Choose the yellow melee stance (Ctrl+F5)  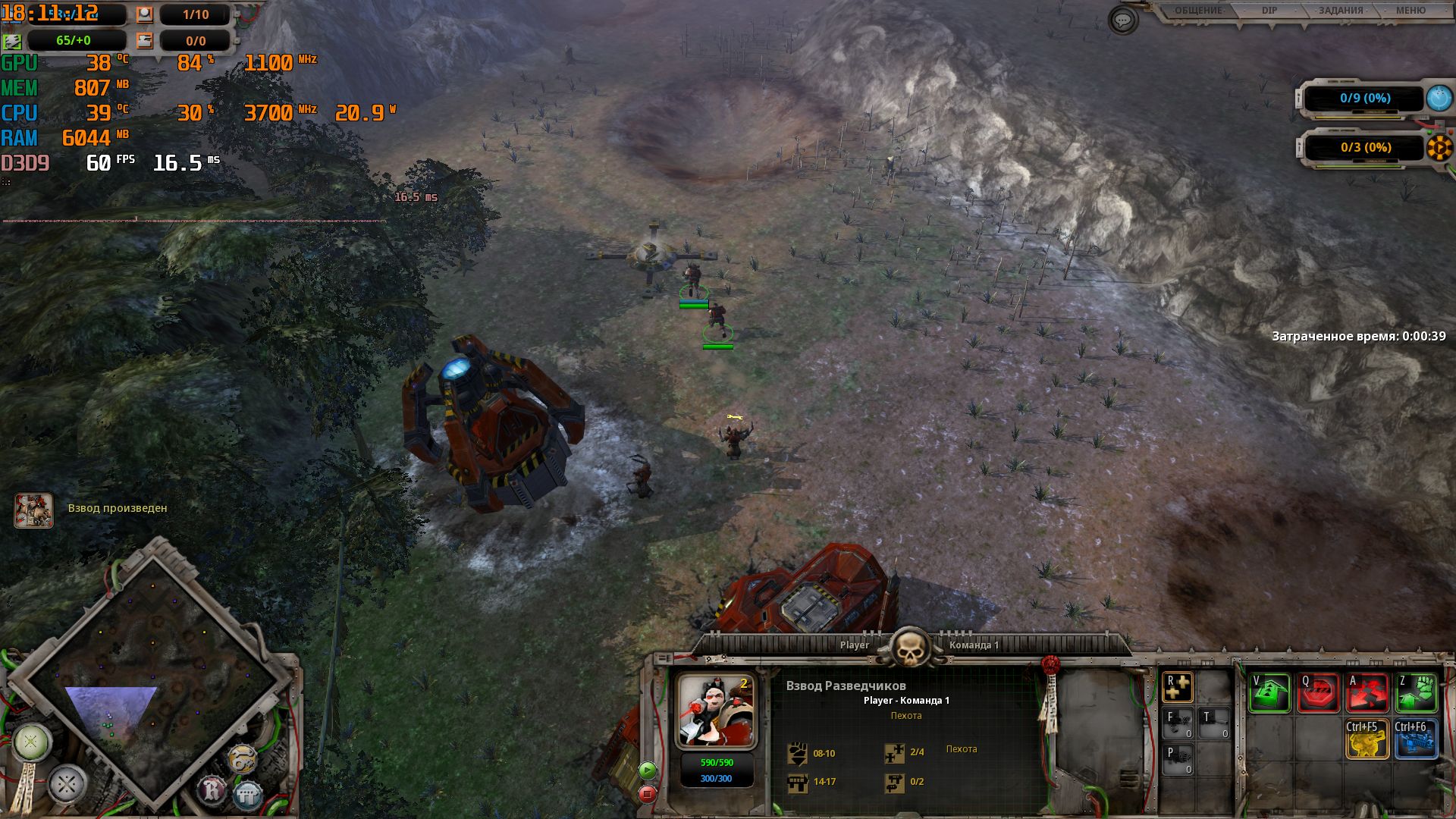click(x=1367, y=739)
